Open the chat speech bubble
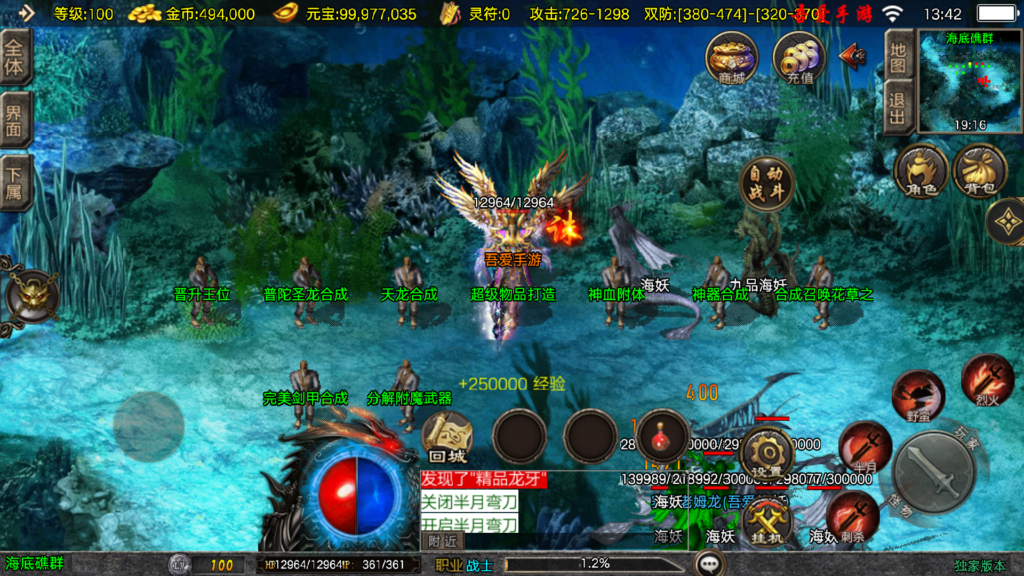 [711, 564]
